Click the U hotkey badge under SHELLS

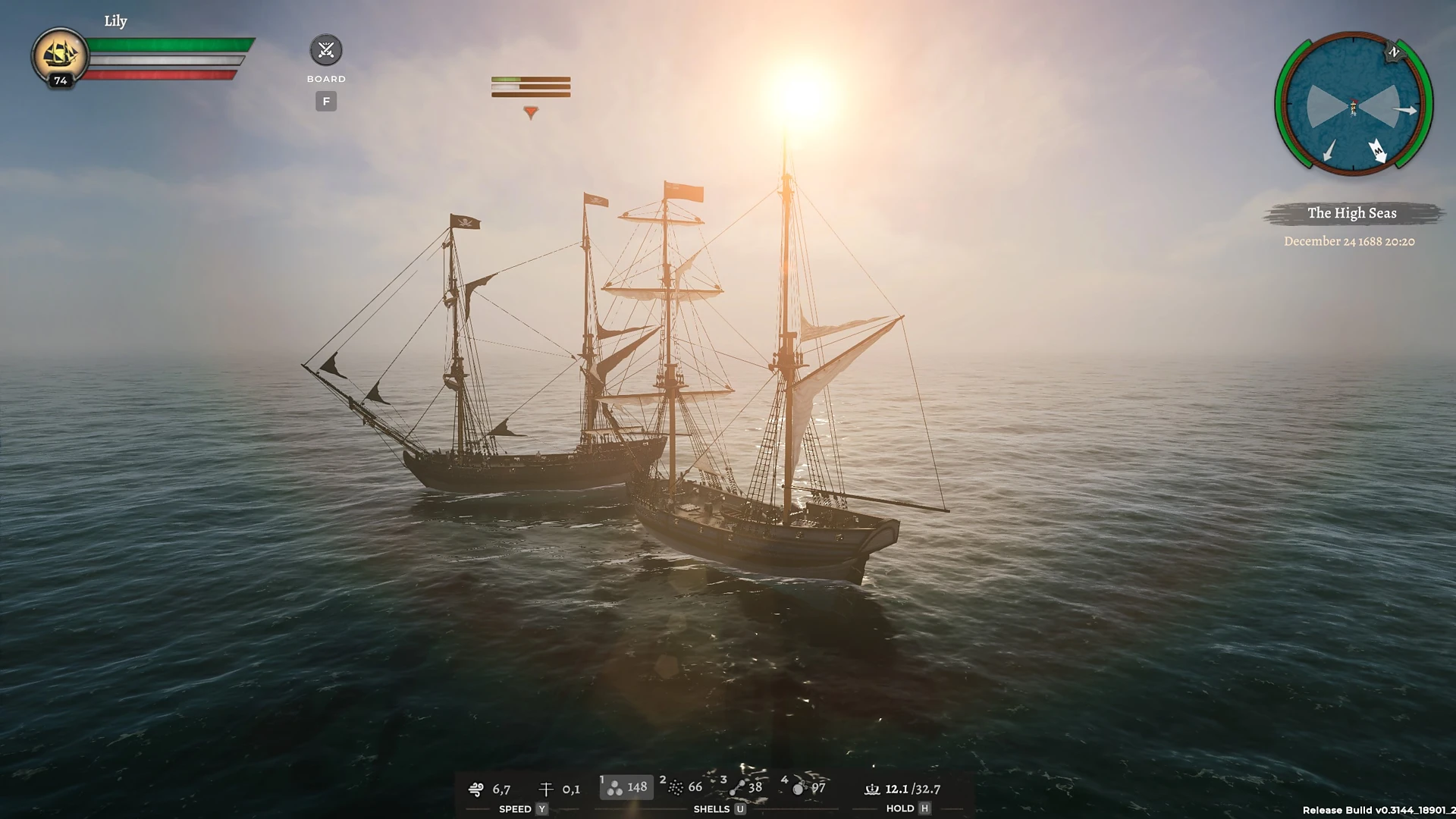(x=740, y=809)
